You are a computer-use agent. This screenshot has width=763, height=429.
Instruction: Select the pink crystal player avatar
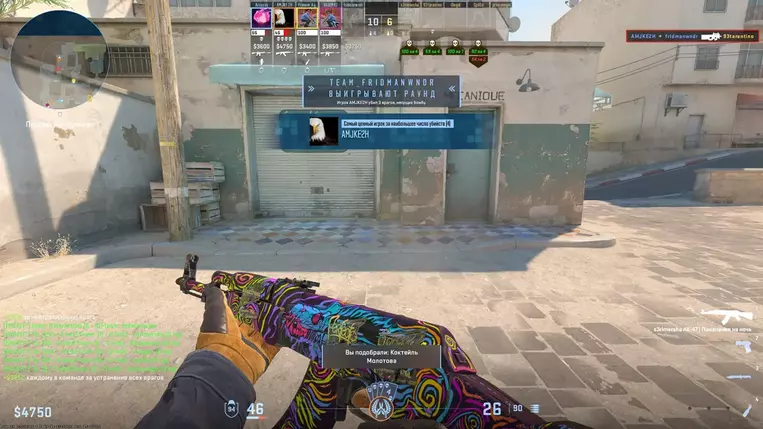coord(261,18)
